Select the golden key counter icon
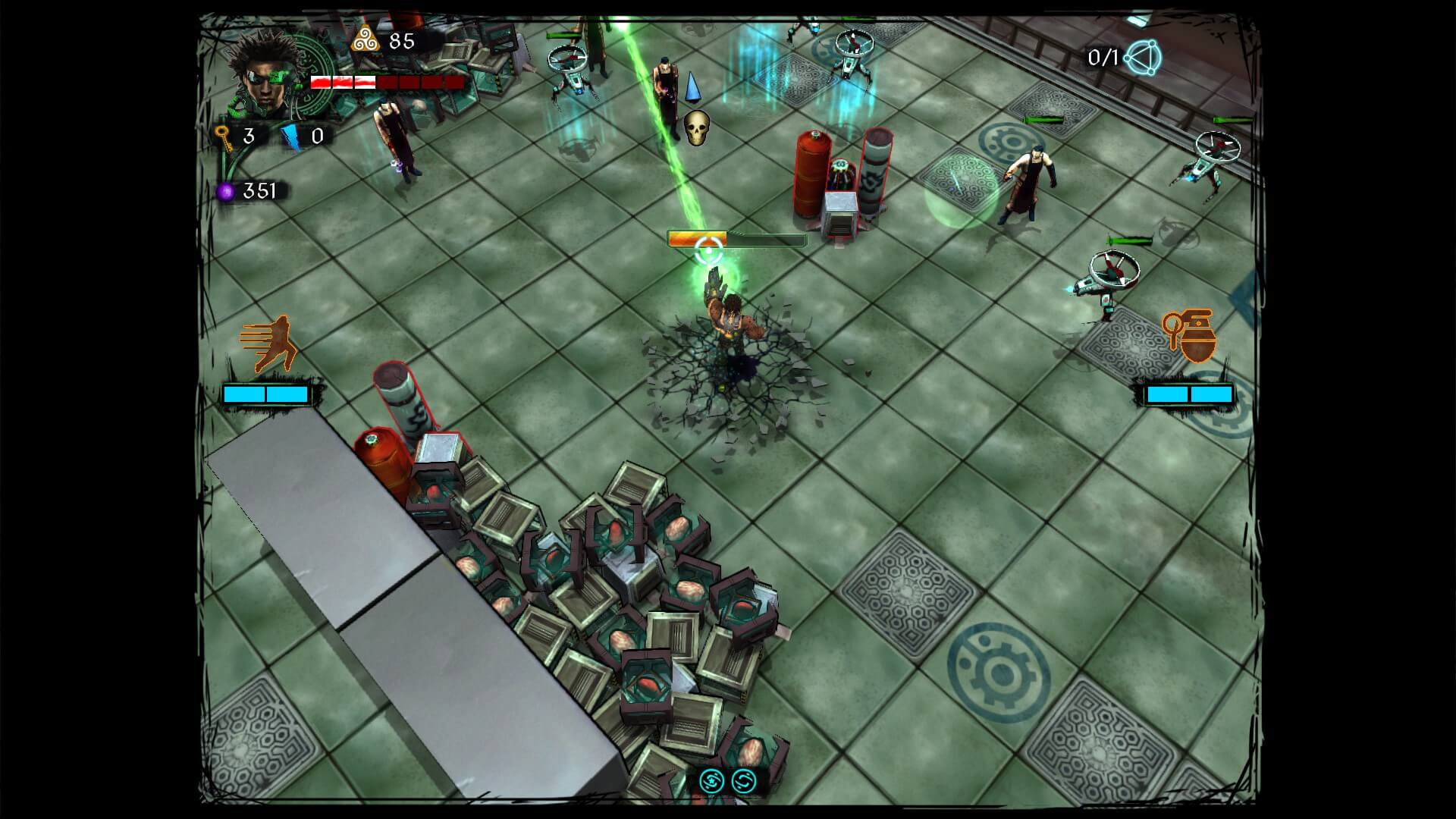The image size is (1456, 819). coord(223,137)
